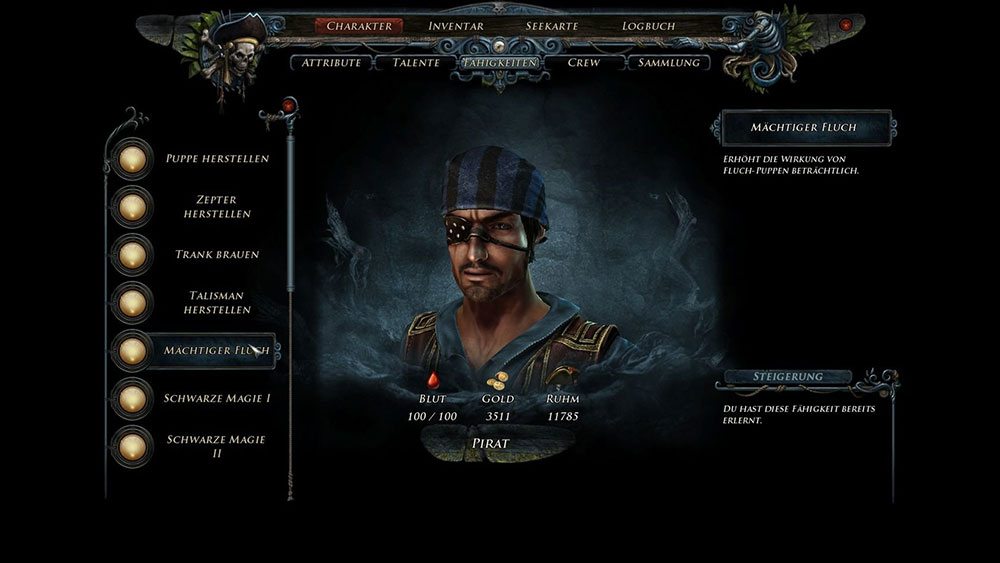
Task: Open the Inventar tab
Action: click(456, 26)
